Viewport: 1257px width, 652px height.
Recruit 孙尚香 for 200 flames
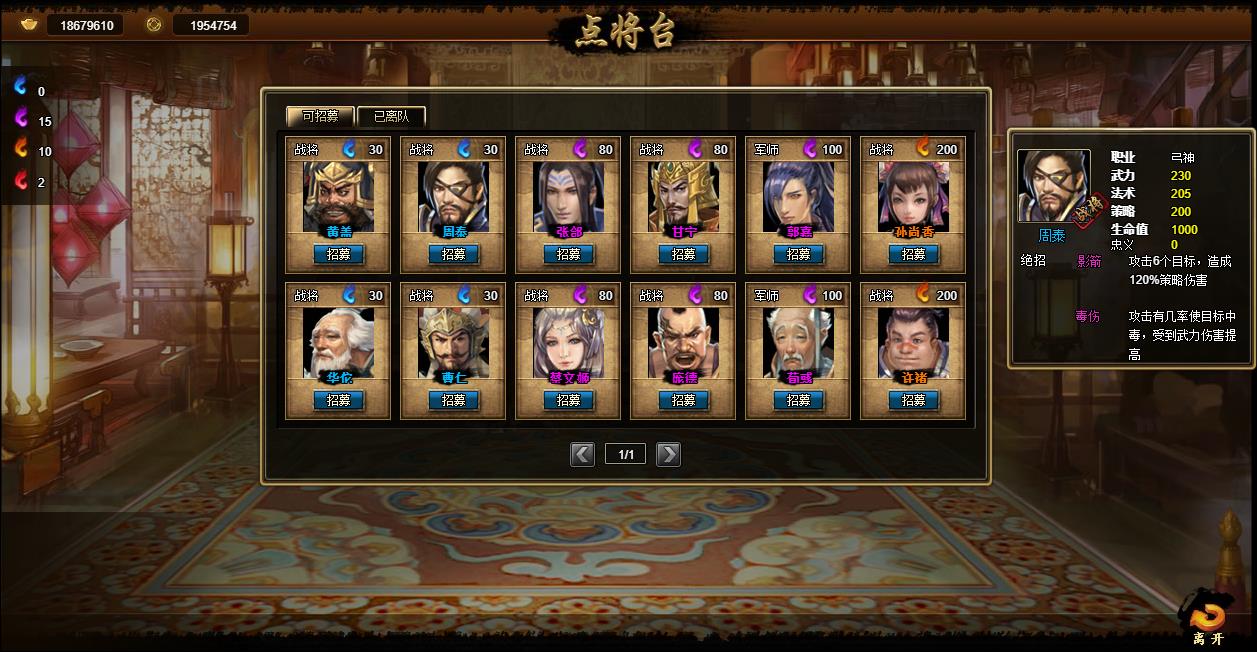(x=913, y=254)
